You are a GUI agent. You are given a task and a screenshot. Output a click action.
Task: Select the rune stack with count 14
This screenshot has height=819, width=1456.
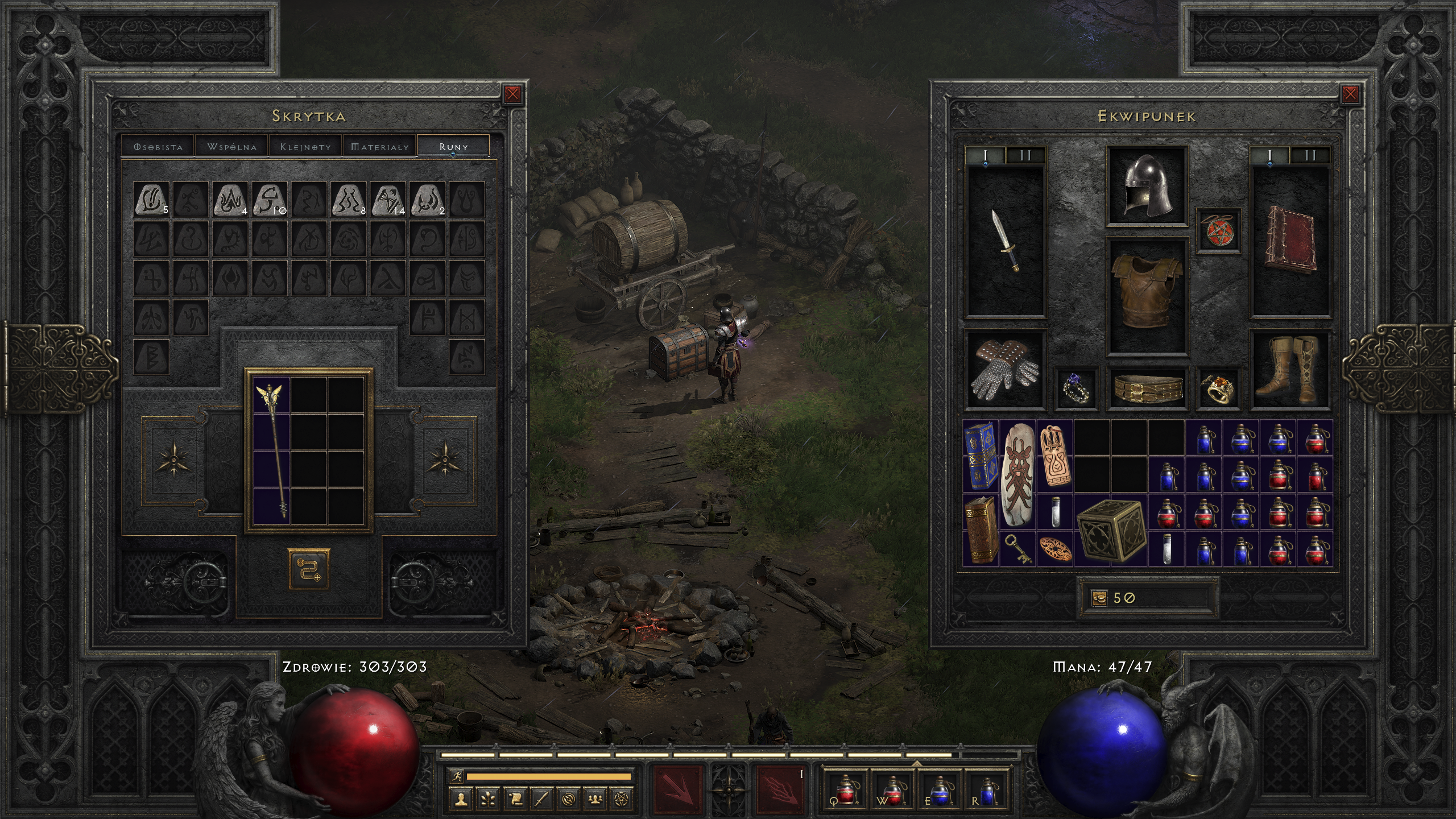tap(388, 199)
